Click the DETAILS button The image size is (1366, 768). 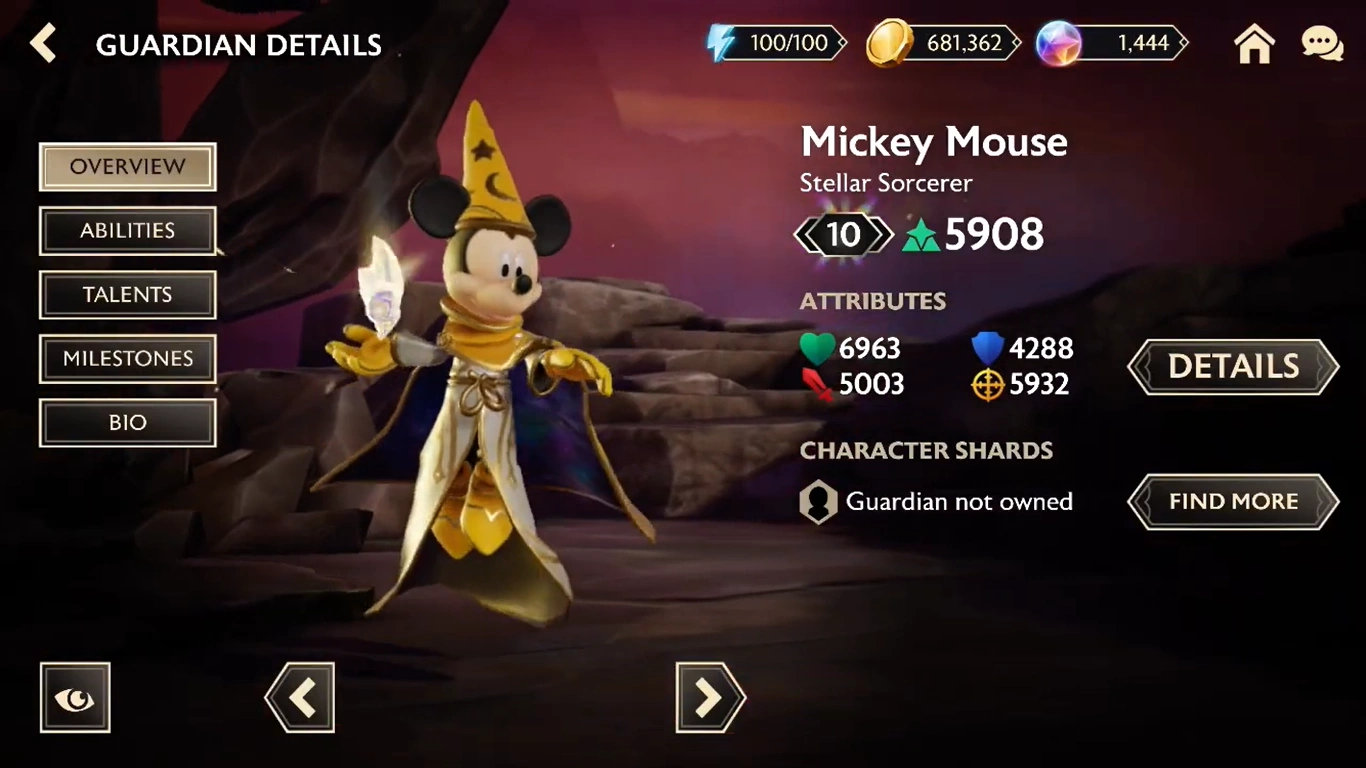coord(1232,367)
